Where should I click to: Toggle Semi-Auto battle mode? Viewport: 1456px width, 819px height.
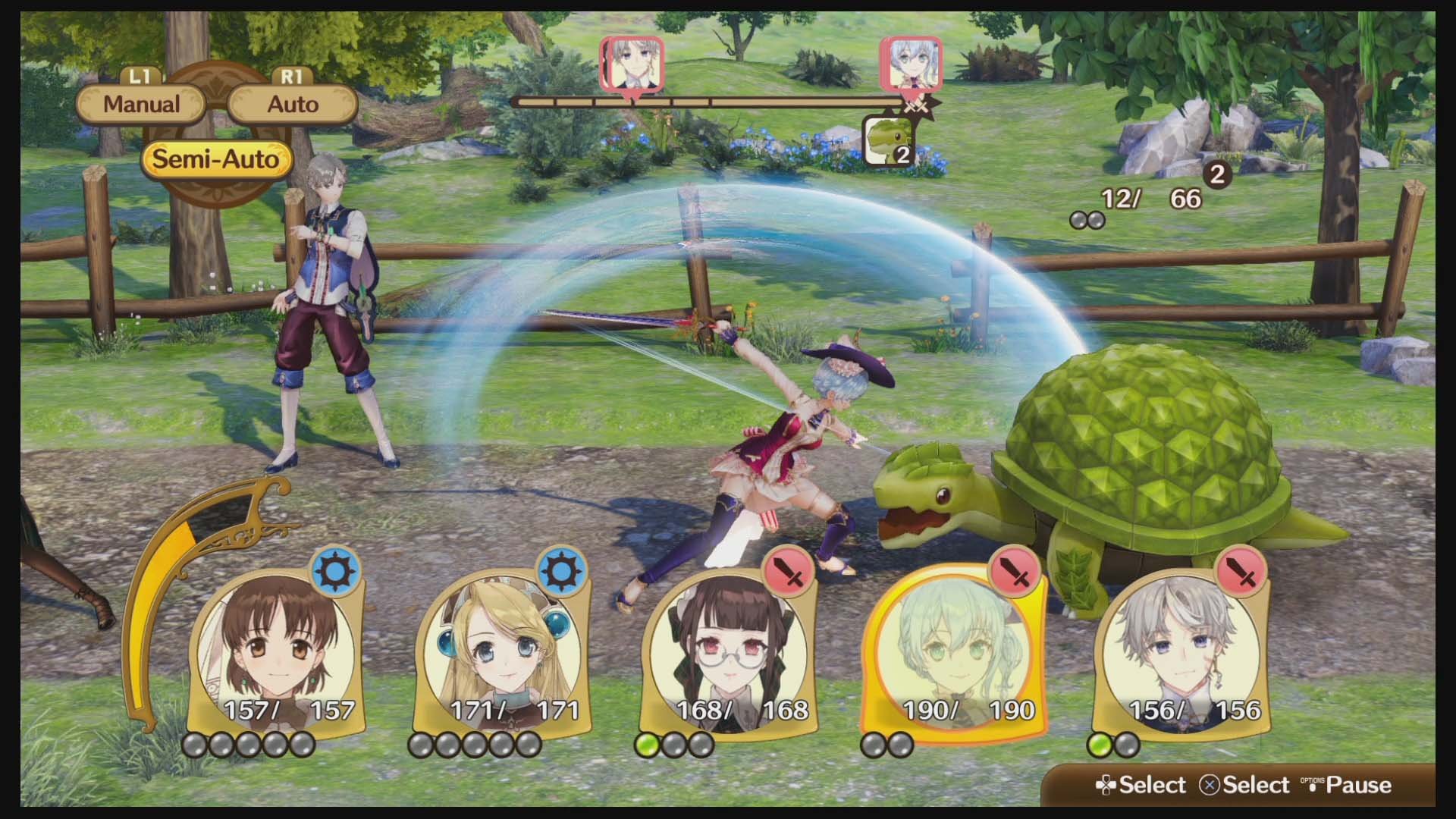coord(216,159)
